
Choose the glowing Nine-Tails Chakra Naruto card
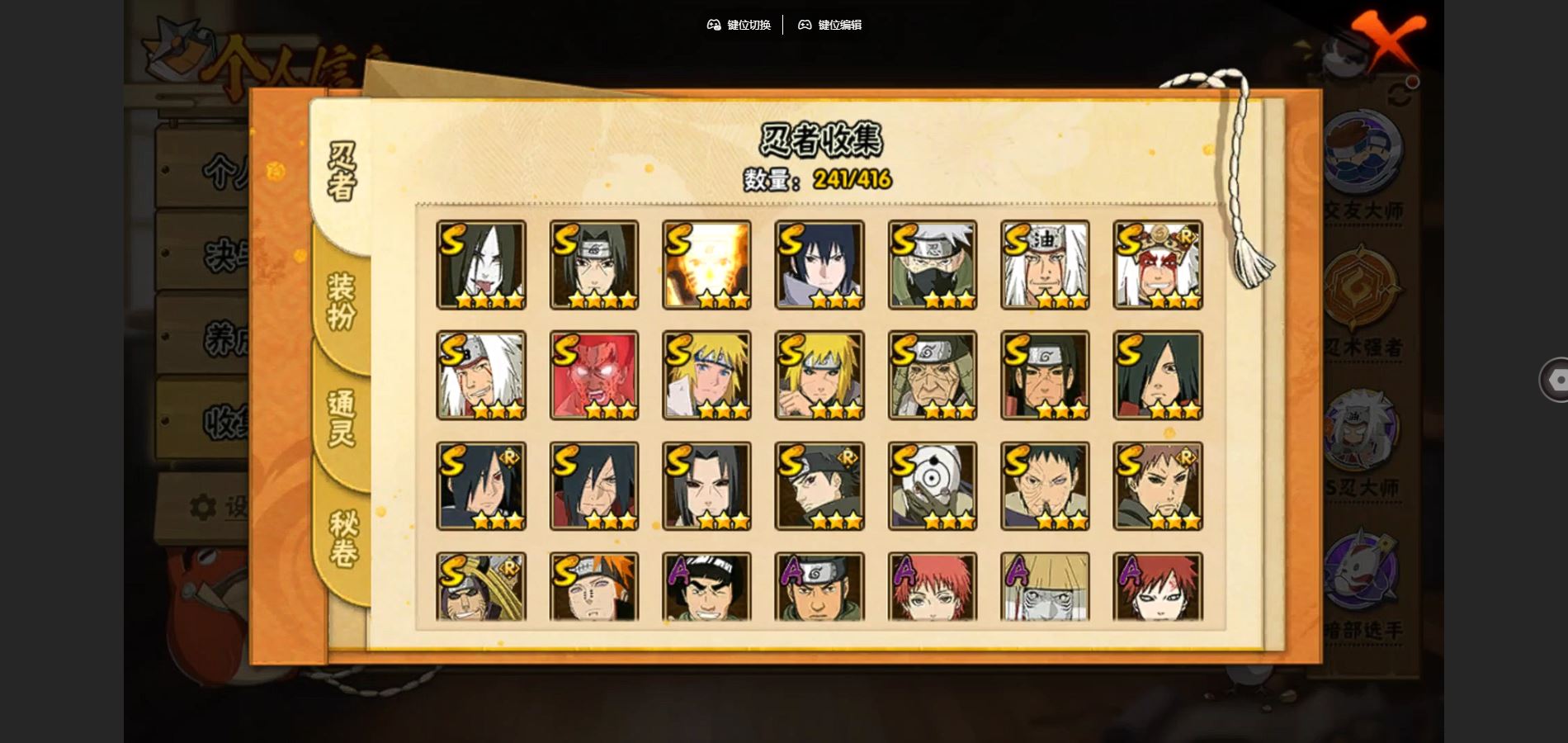(x=706, y=265)
